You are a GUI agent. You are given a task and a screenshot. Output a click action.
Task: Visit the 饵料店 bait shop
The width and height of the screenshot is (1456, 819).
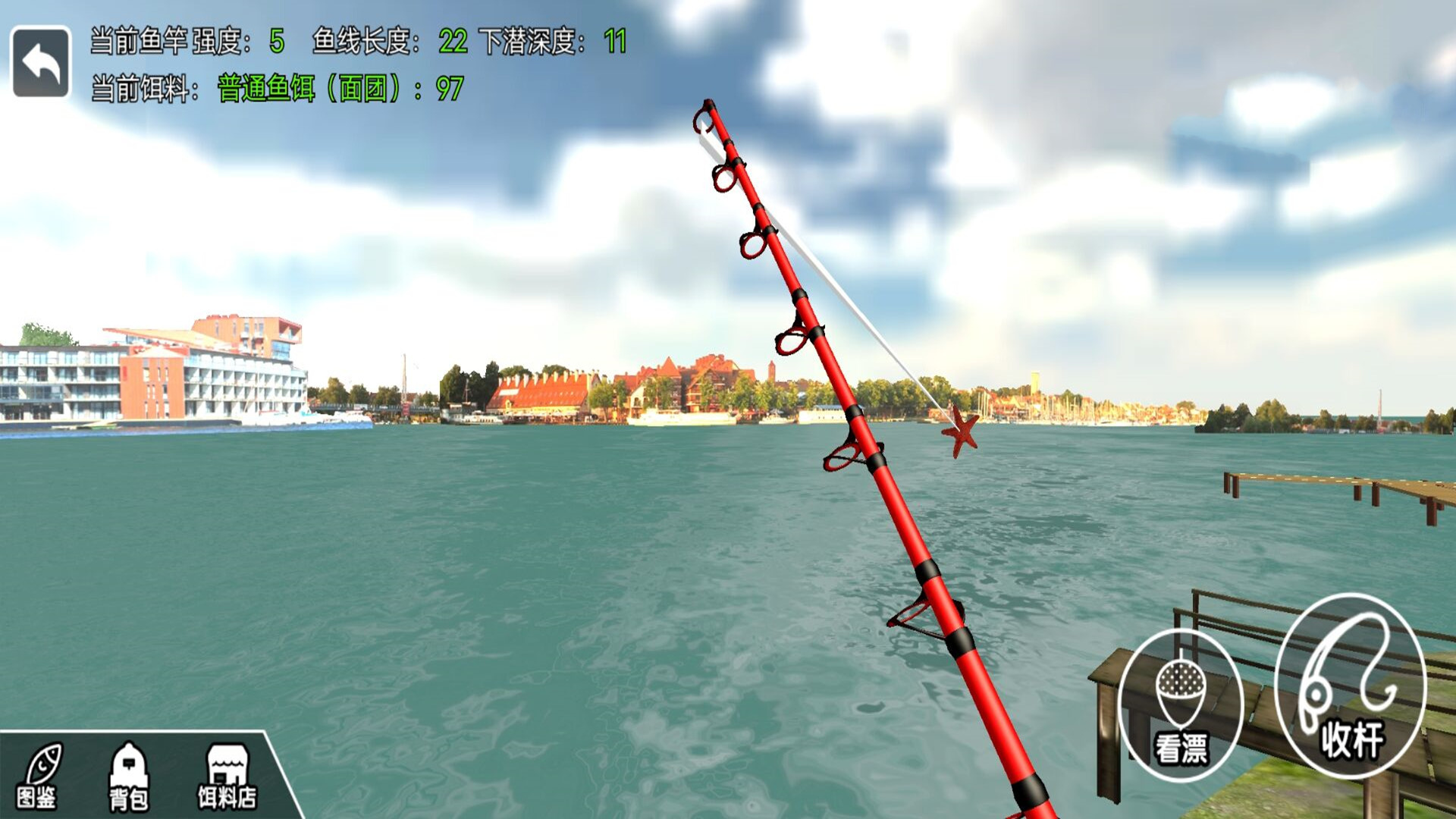(x=227, y=776)
